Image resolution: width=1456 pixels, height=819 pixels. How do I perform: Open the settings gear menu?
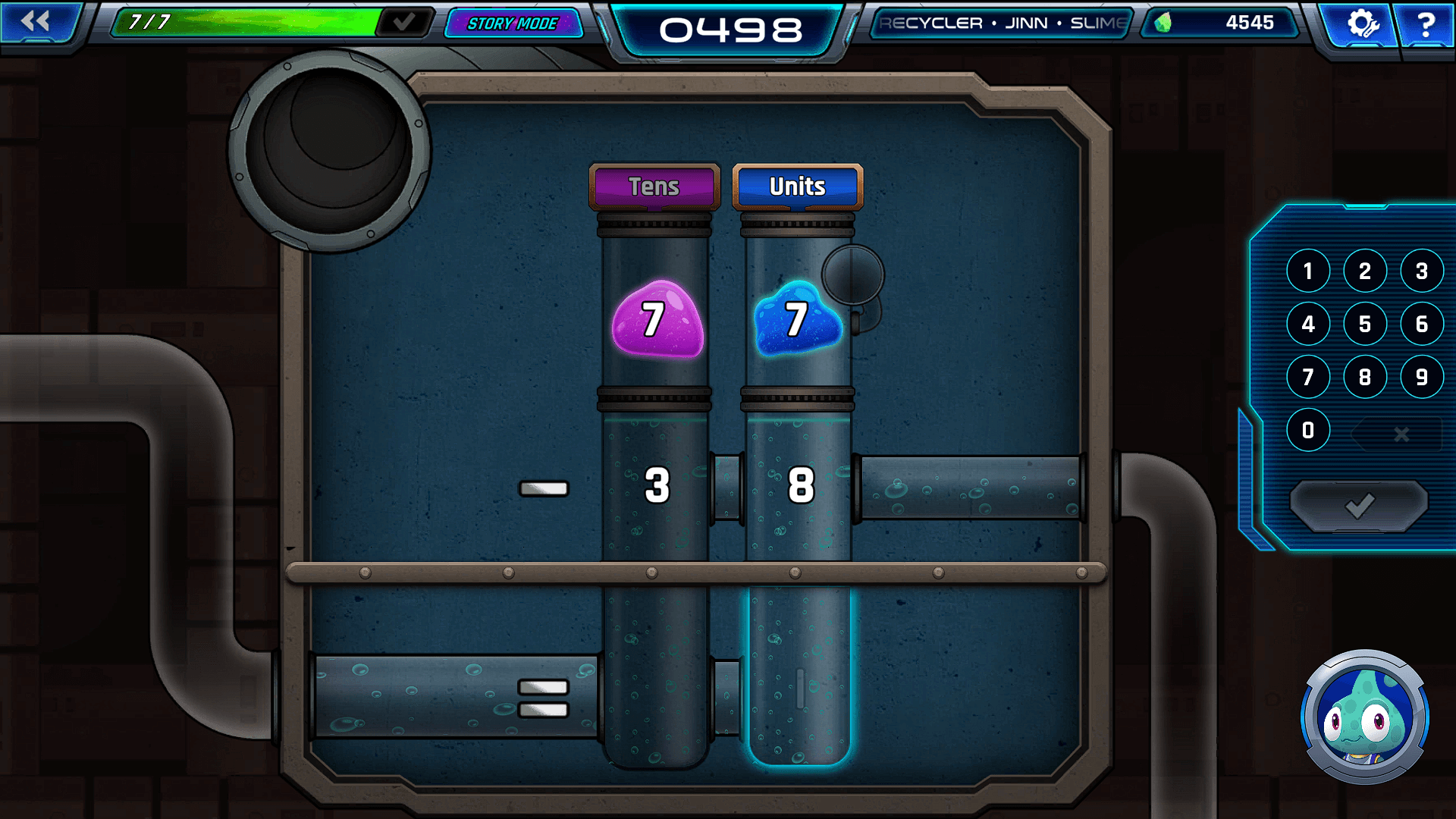tap(1361, 24)
